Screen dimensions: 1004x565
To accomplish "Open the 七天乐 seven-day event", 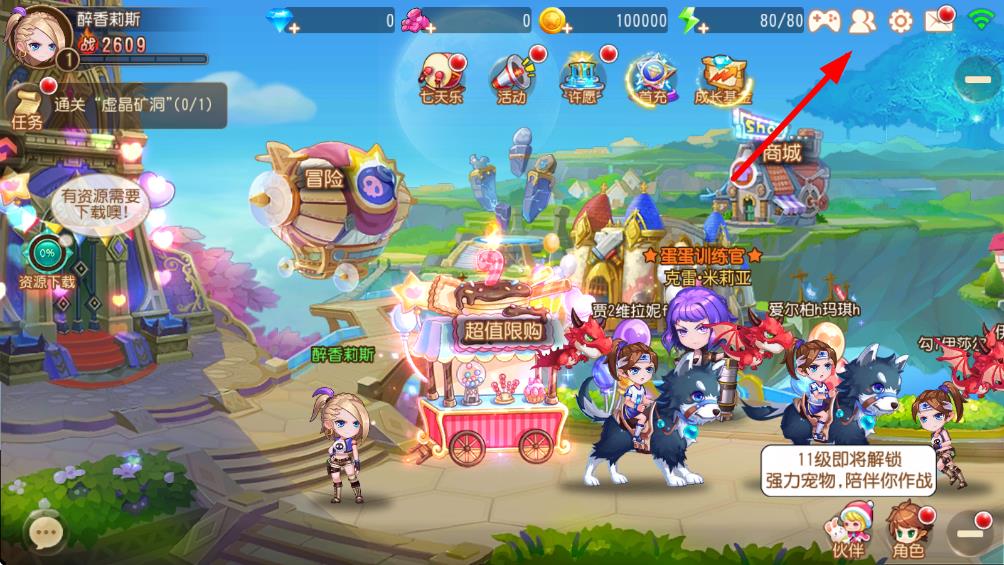I will 440,76.
